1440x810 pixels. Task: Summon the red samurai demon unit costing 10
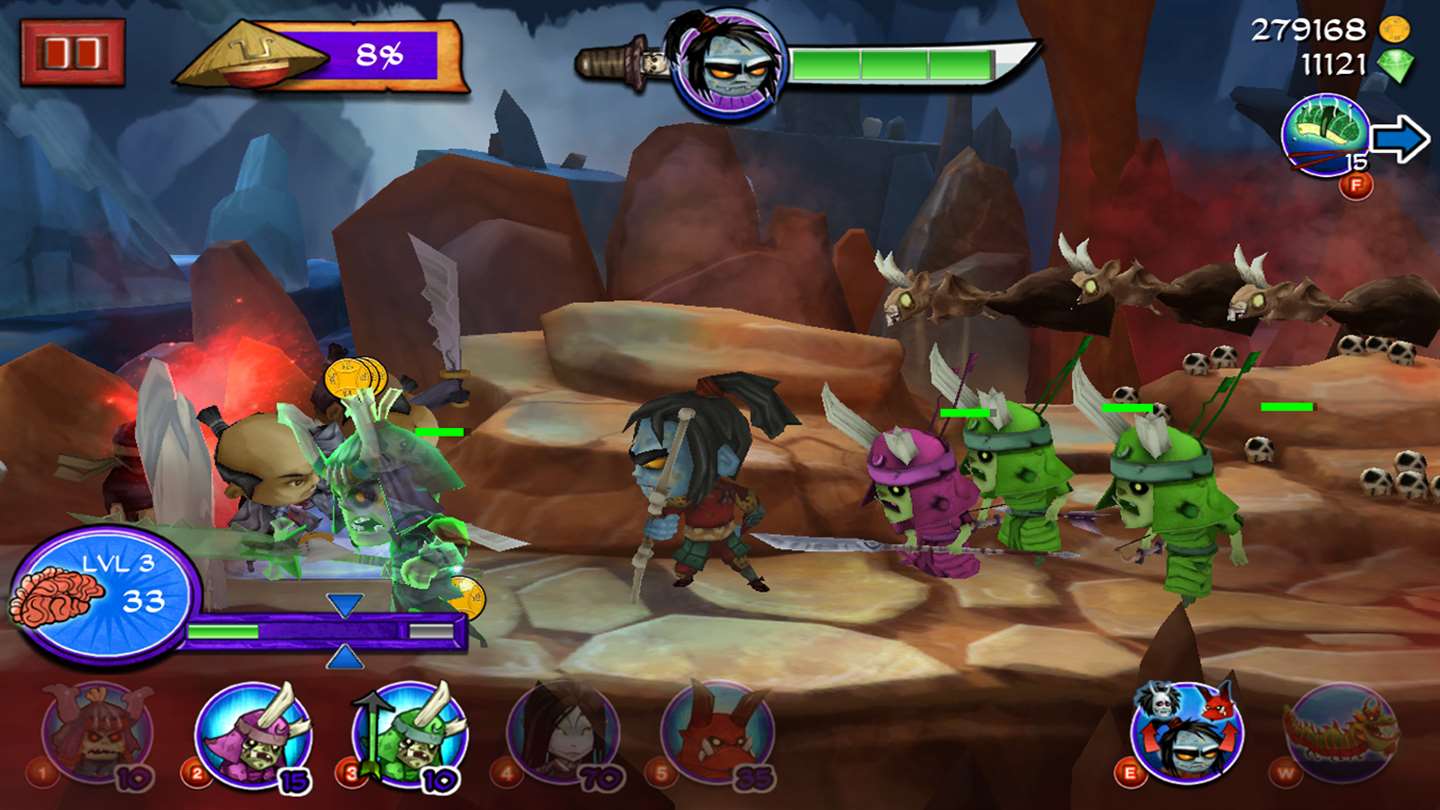tap(98, 734)
